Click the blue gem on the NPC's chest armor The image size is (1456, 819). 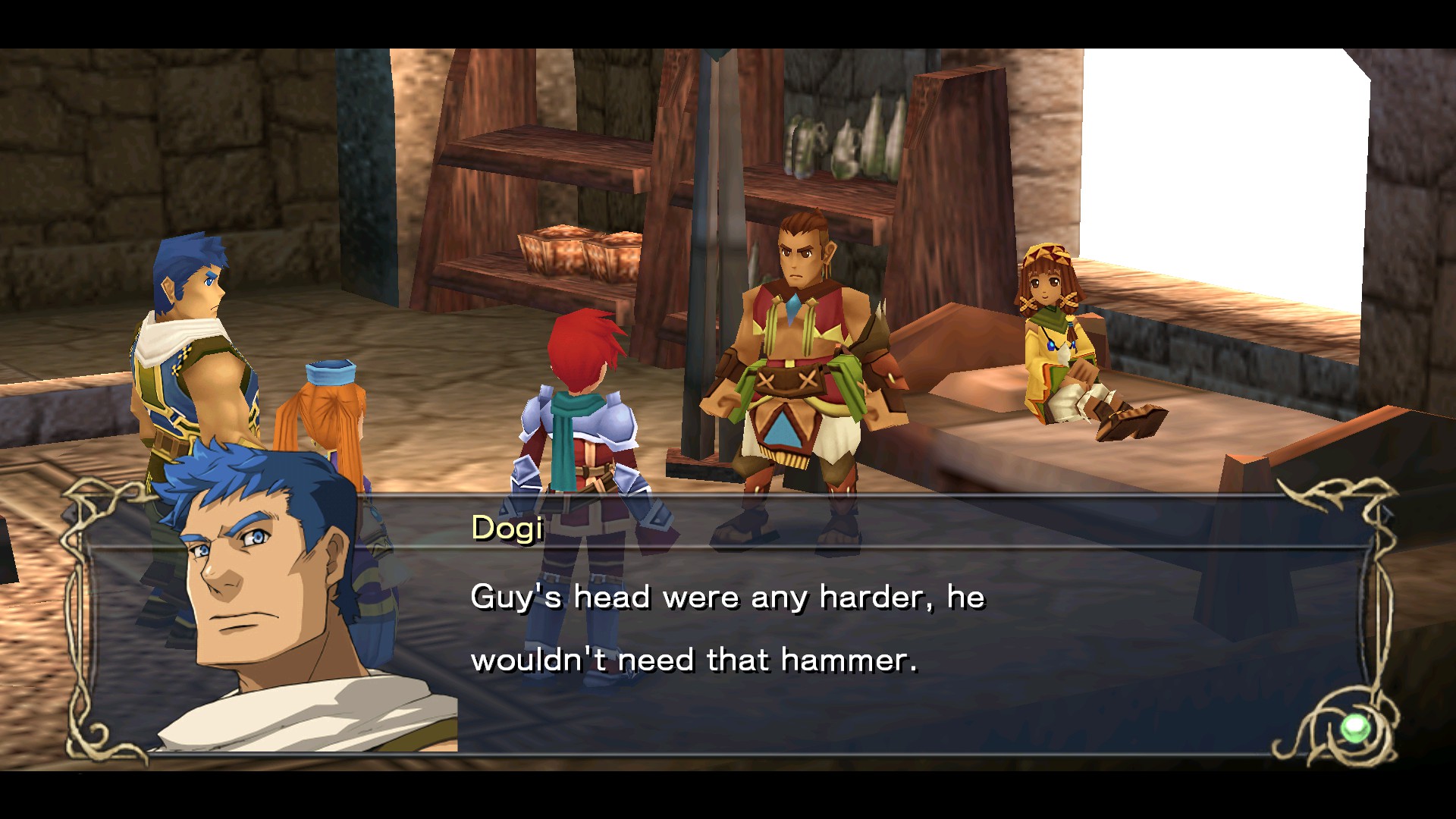pos(795,307)
